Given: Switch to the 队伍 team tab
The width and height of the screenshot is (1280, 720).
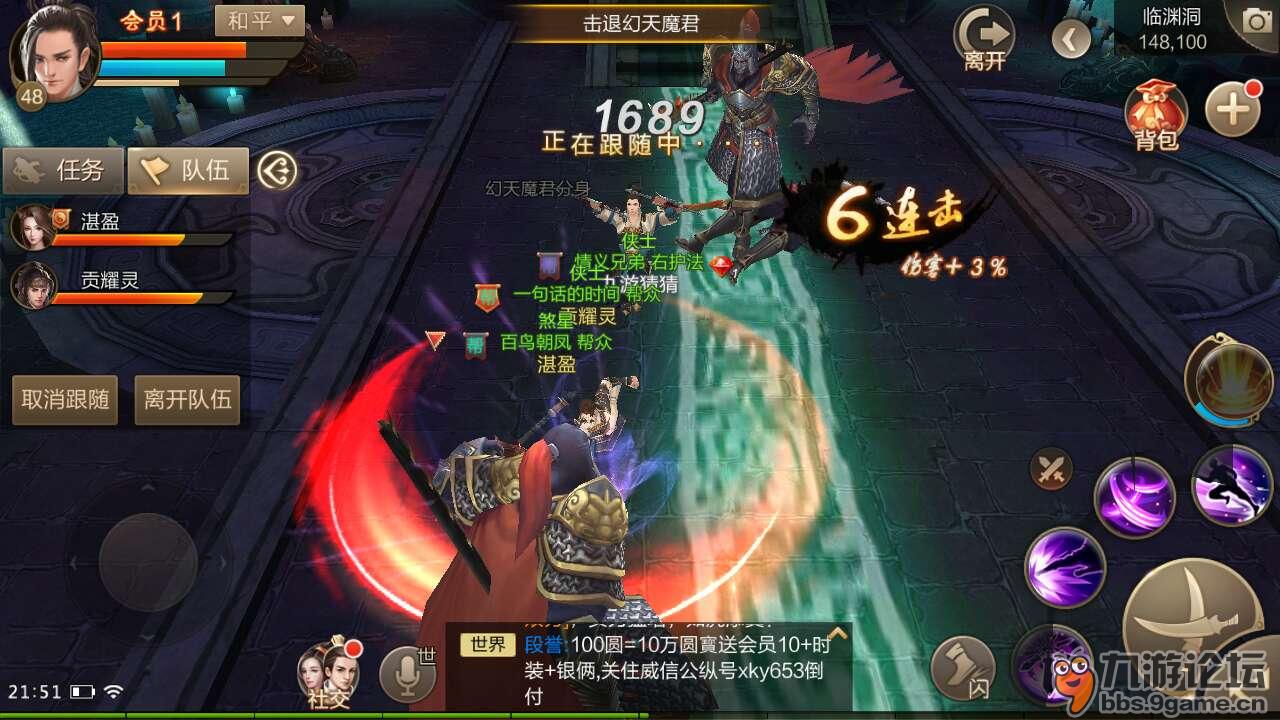Looking at the screenshot, I should pos(185,170).
